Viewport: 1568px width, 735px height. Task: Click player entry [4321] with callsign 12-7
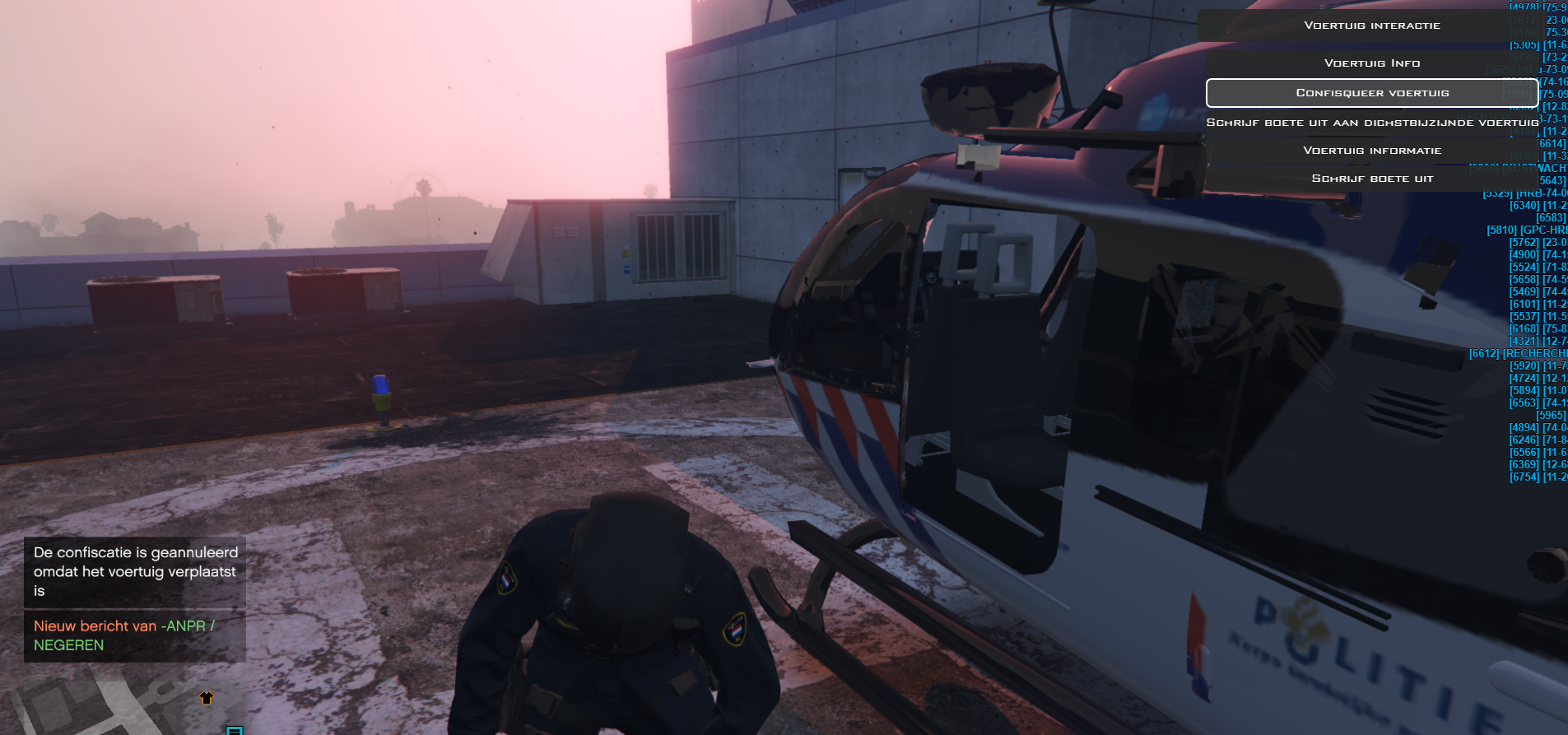1535,340
